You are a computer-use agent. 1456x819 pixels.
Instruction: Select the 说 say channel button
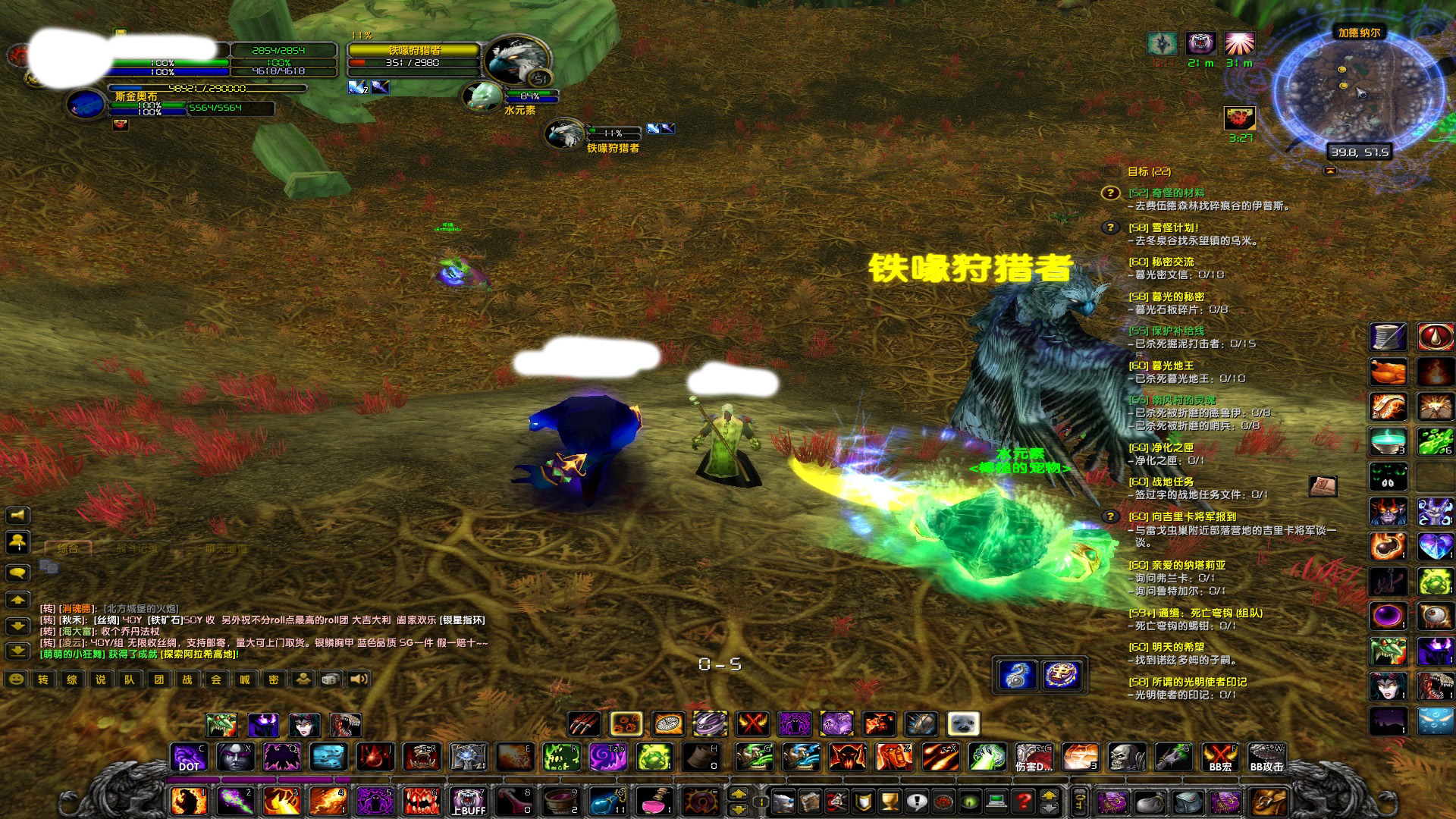point(101,679)
